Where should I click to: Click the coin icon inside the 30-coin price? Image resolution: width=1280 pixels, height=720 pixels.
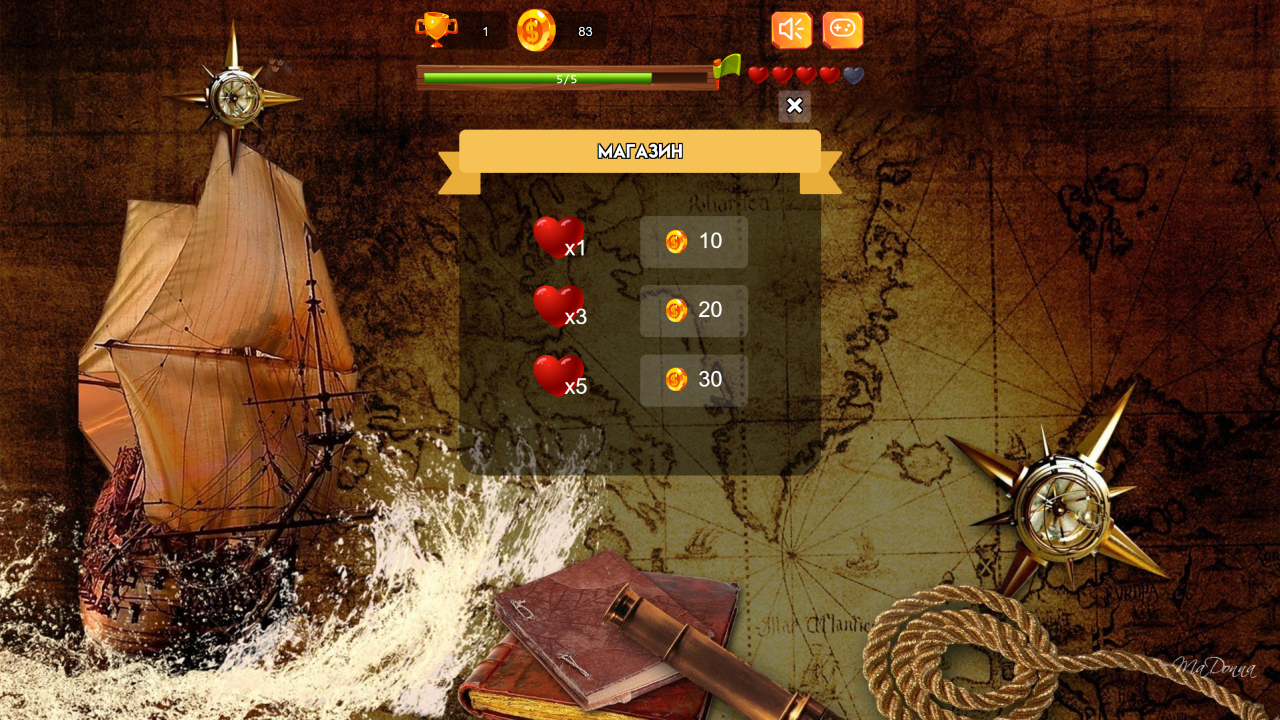point(677,379)
